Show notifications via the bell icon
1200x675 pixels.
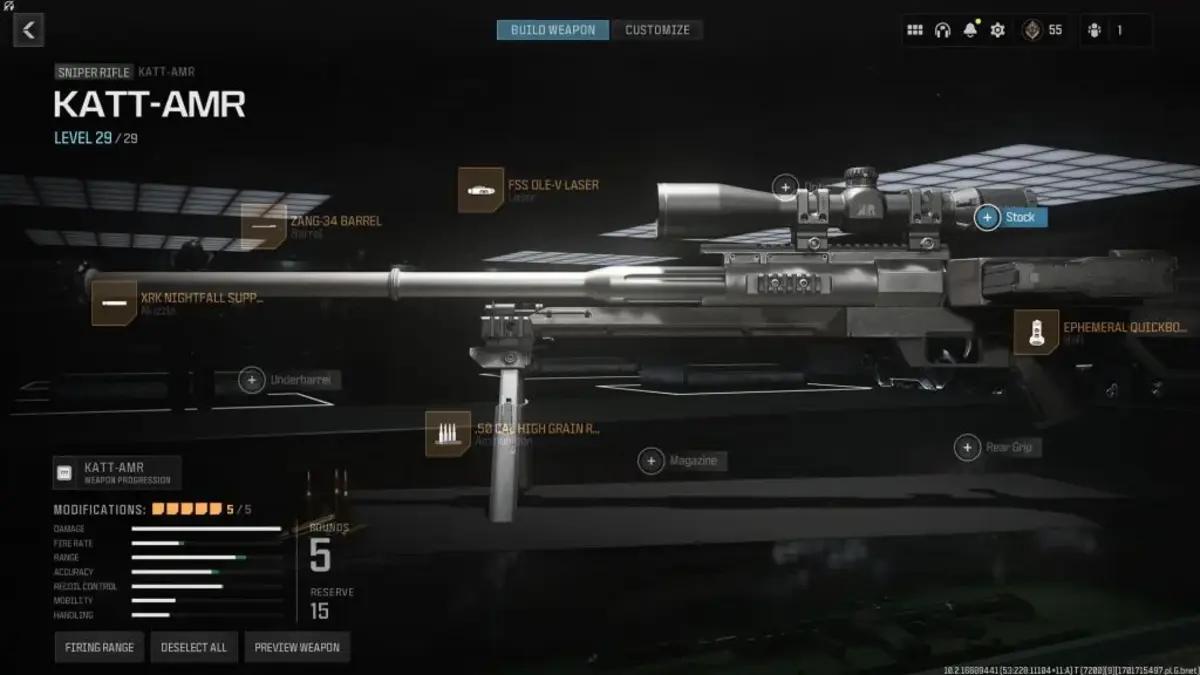pyautogui.click(x=969, y=30)
